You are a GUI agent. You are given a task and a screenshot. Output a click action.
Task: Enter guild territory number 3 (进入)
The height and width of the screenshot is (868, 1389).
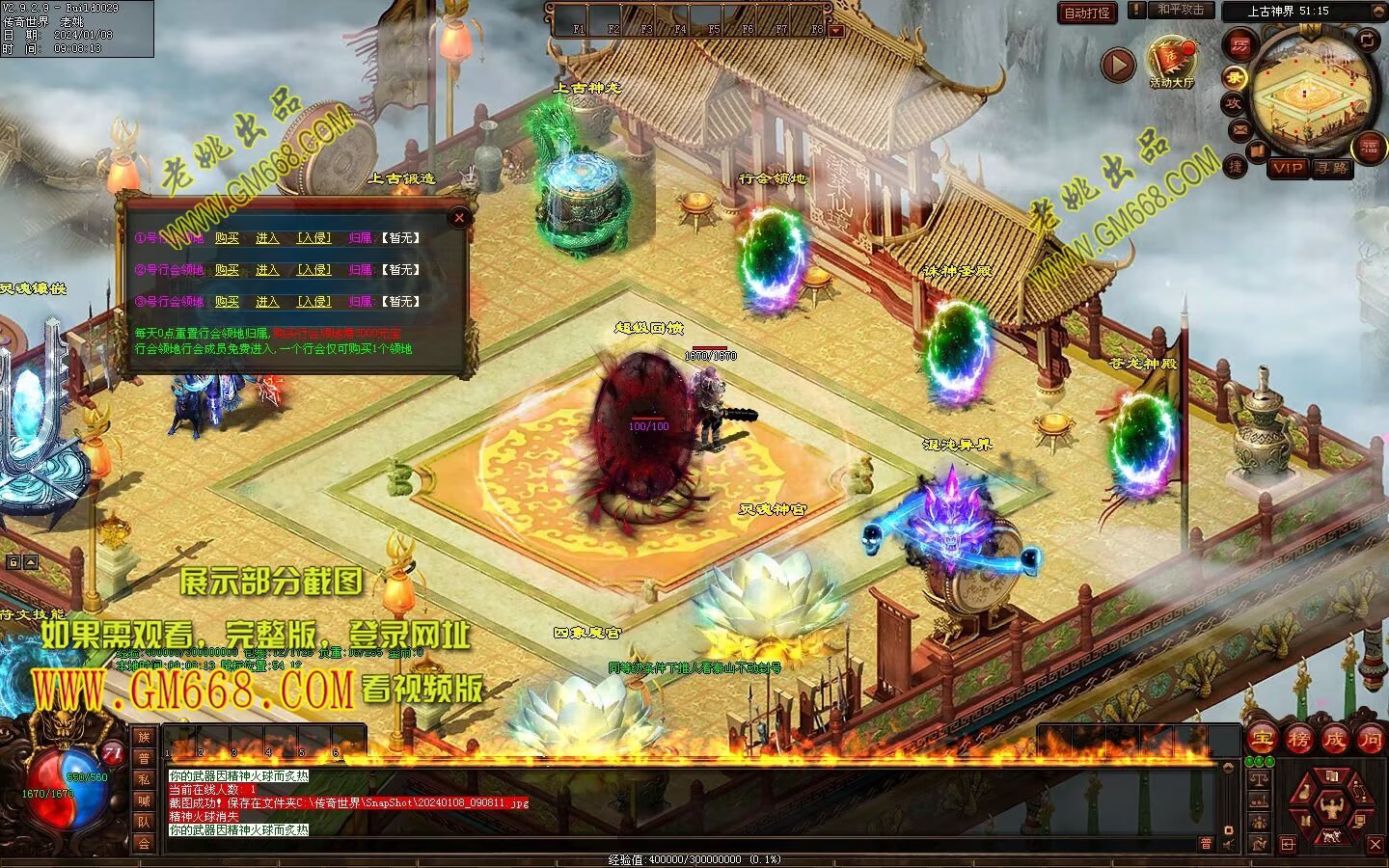point(267,302)
